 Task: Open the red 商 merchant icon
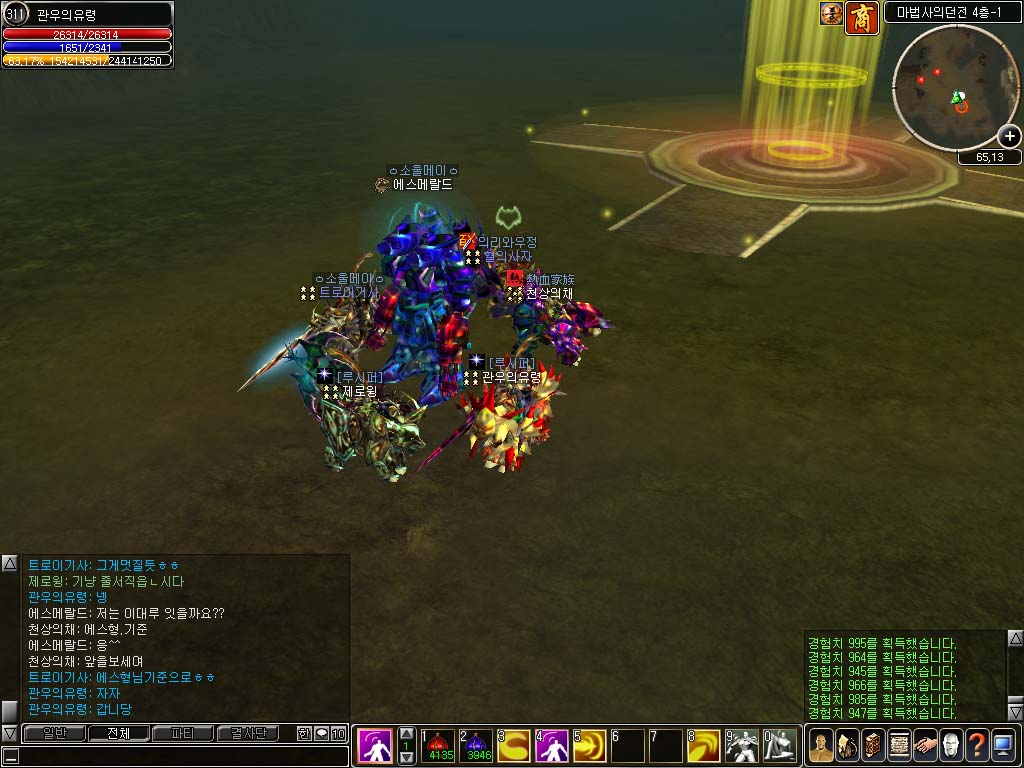click(x=862, y=17)
